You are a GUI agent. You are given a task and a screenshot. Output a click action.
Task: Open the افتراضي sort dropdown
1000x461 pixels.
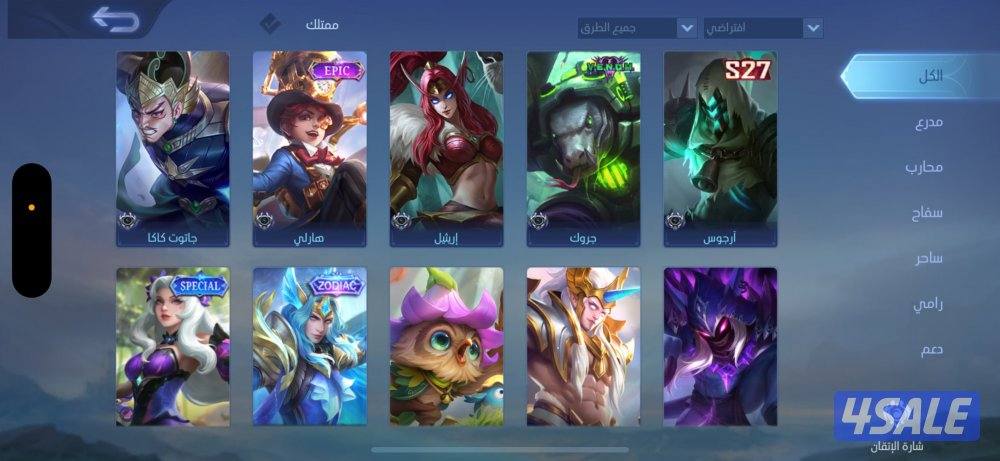coord(763,27)
